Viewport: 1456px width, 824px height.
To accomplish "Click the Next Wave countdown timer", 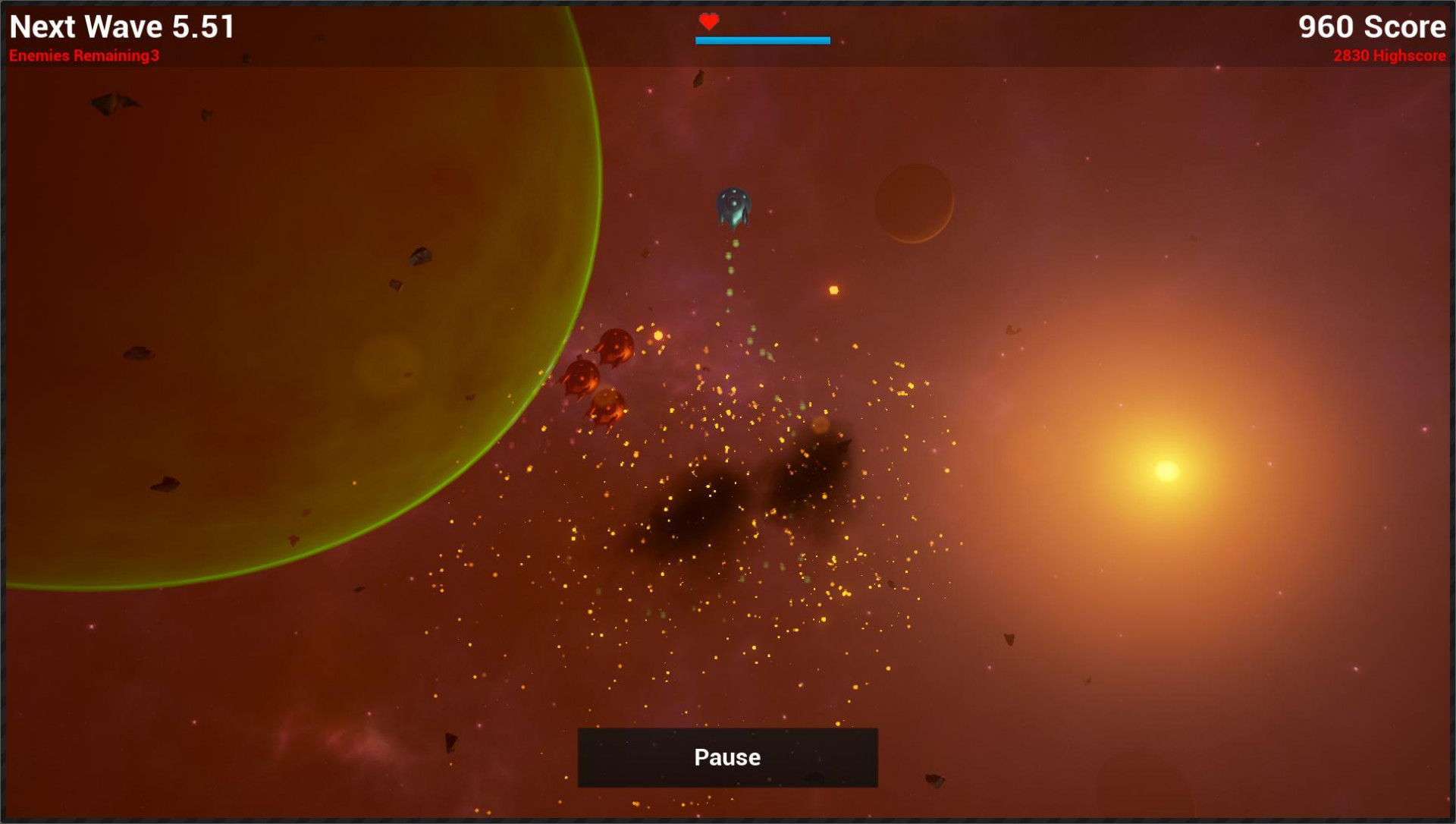I will tap(121, 27).
